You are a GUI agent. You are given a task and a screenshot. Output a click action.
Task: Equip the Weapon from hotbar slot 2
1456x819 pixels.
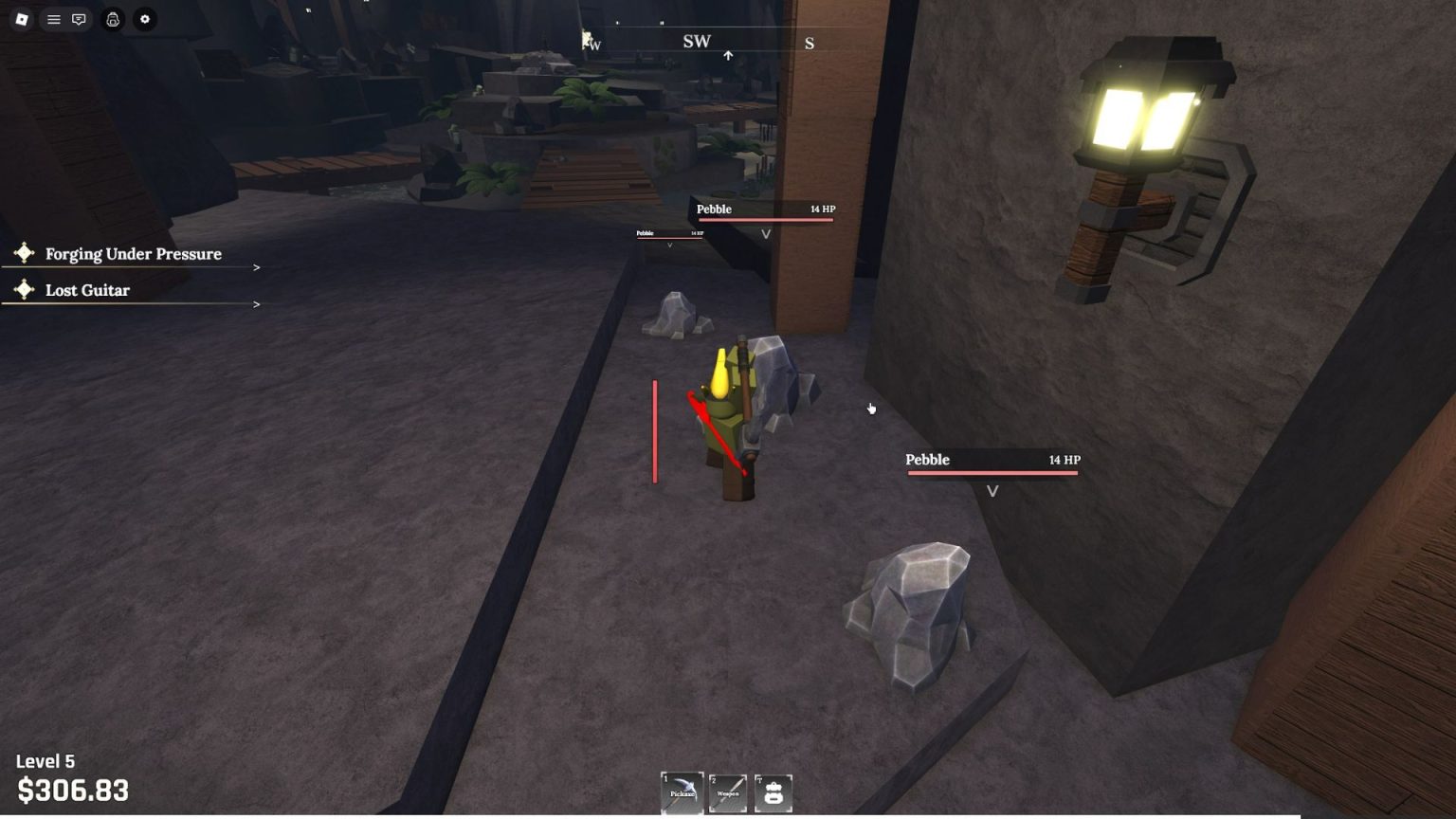coord(727,792)
